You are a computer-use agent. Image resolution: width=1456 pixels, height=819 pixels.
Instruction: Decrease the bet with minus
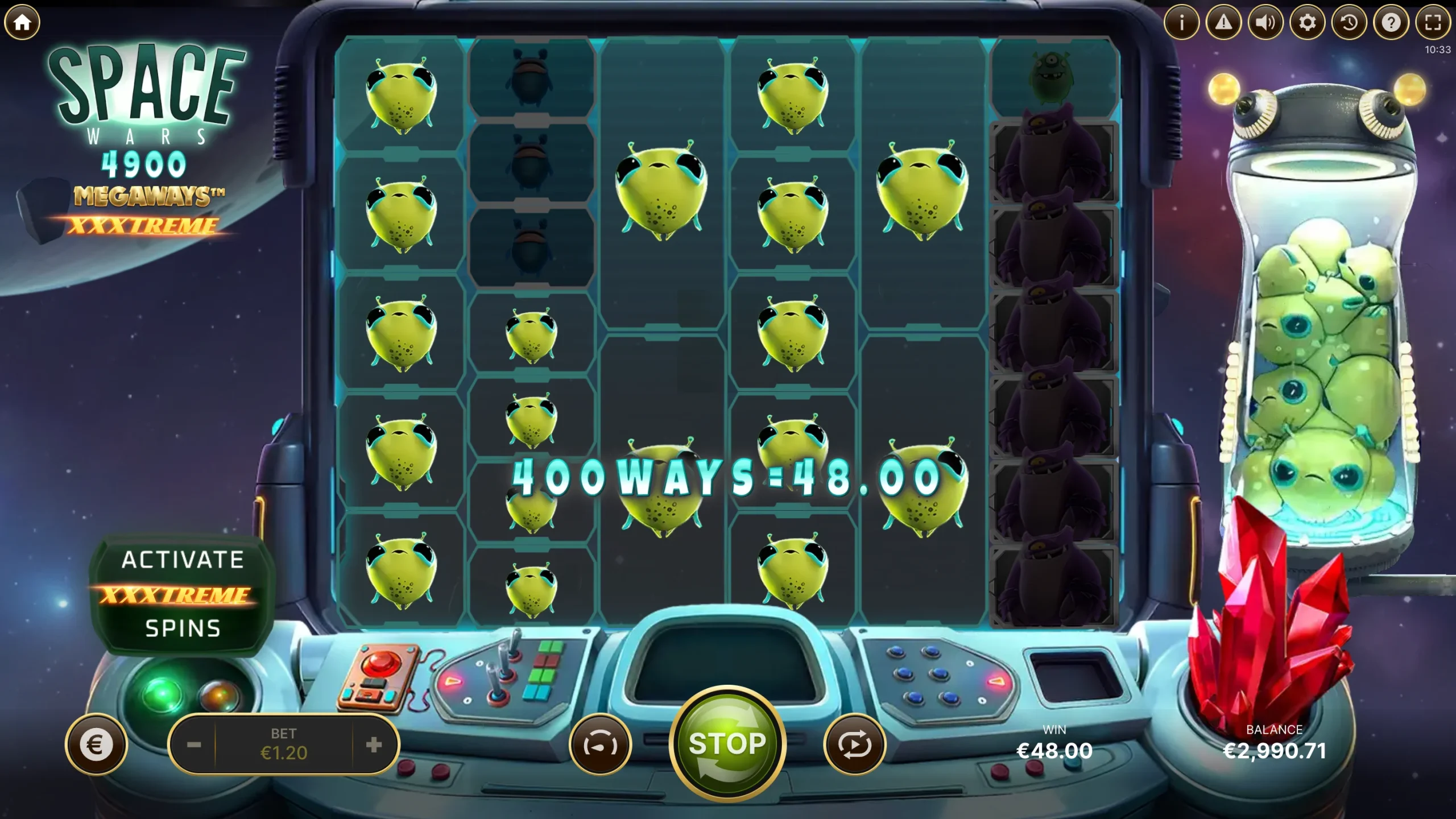tap(194, 744)
